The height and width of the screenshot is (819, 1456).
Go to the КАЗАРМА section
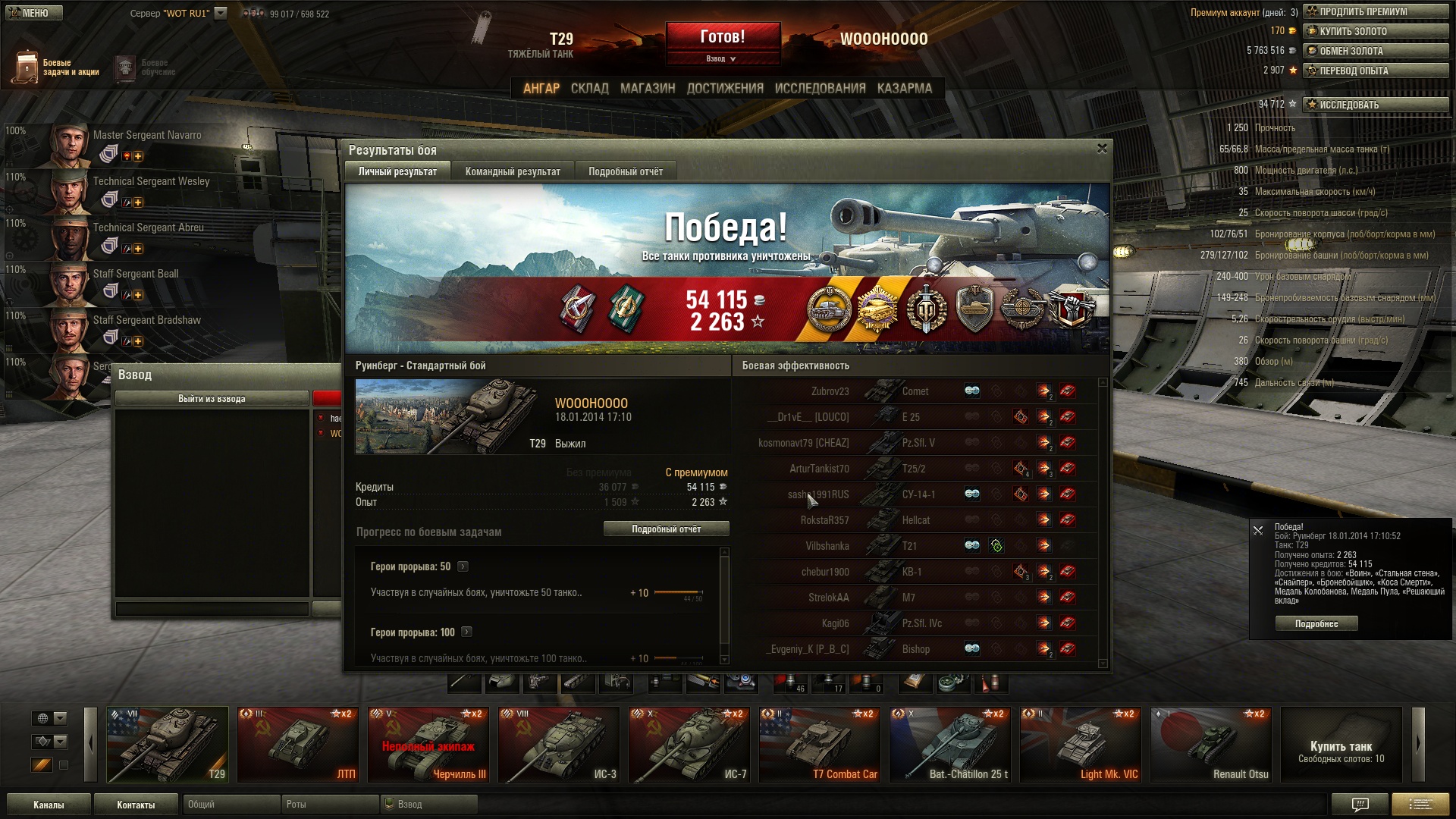pos(905,89)
